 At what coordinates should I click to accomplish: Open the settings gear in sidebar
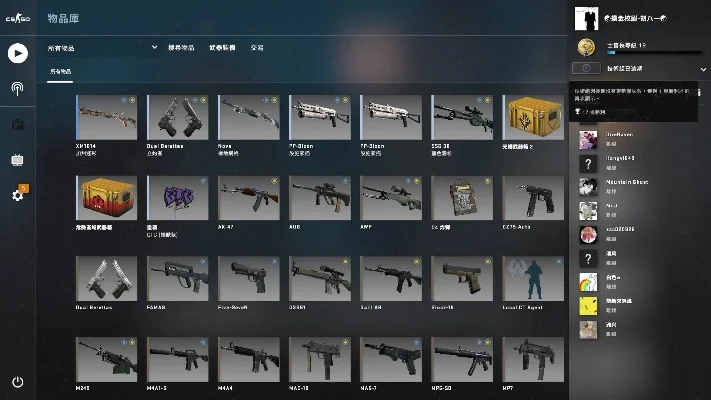[17, 195]
